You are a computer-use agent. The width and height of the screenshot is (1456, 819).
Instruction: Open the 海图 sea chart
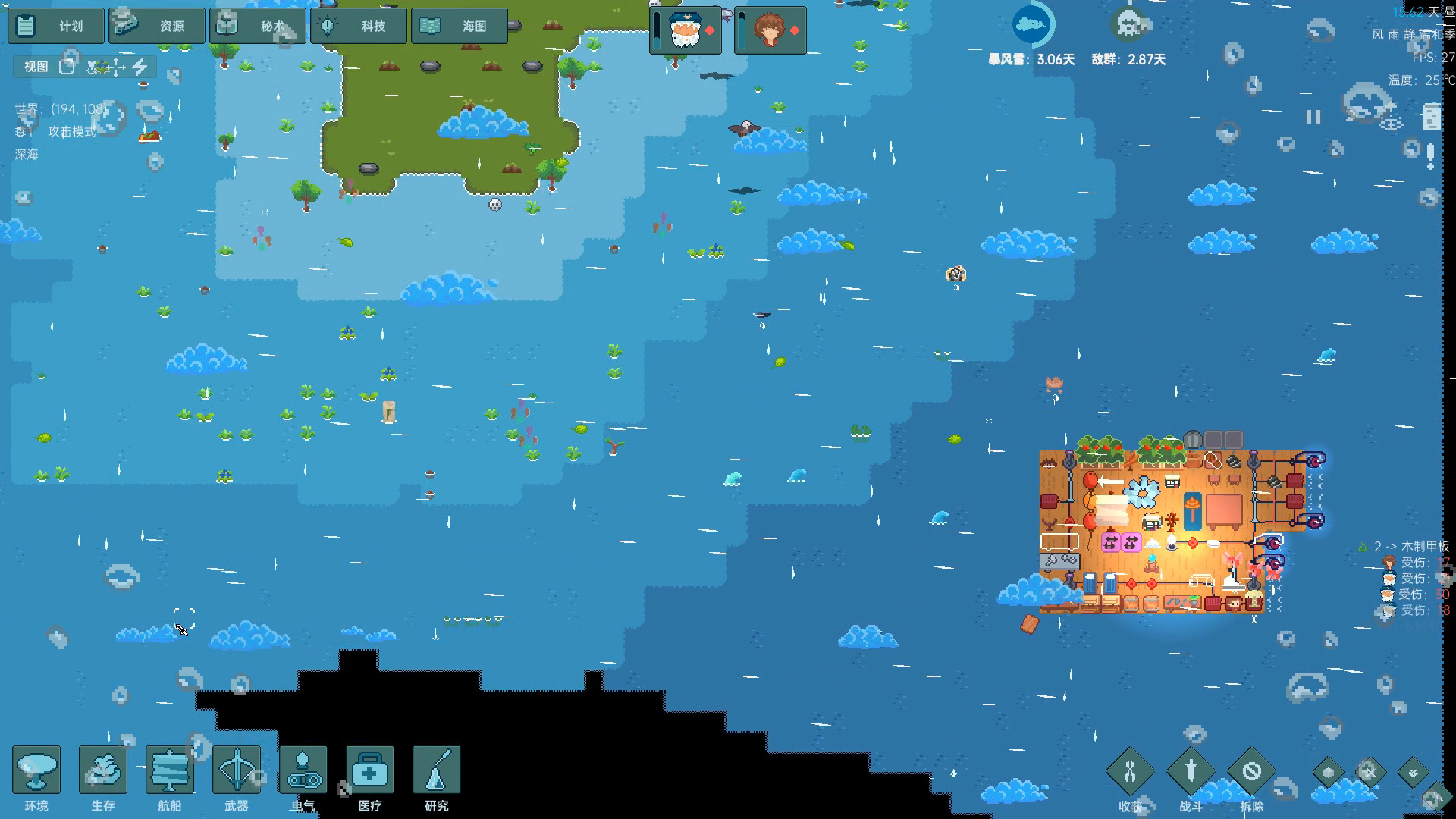460,25
